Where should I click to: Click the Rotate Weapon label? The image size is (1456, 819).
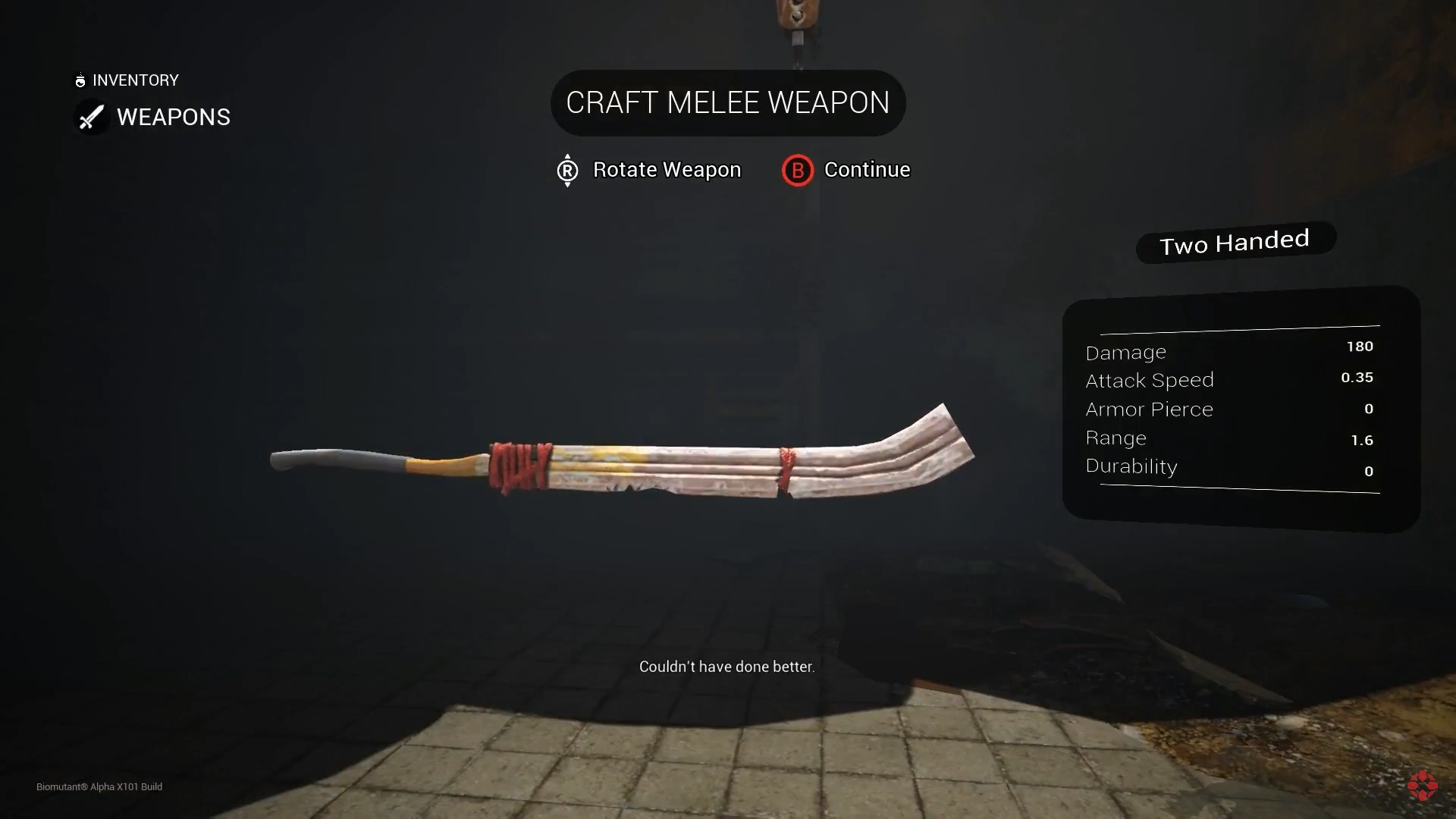[x=667, y=170]
